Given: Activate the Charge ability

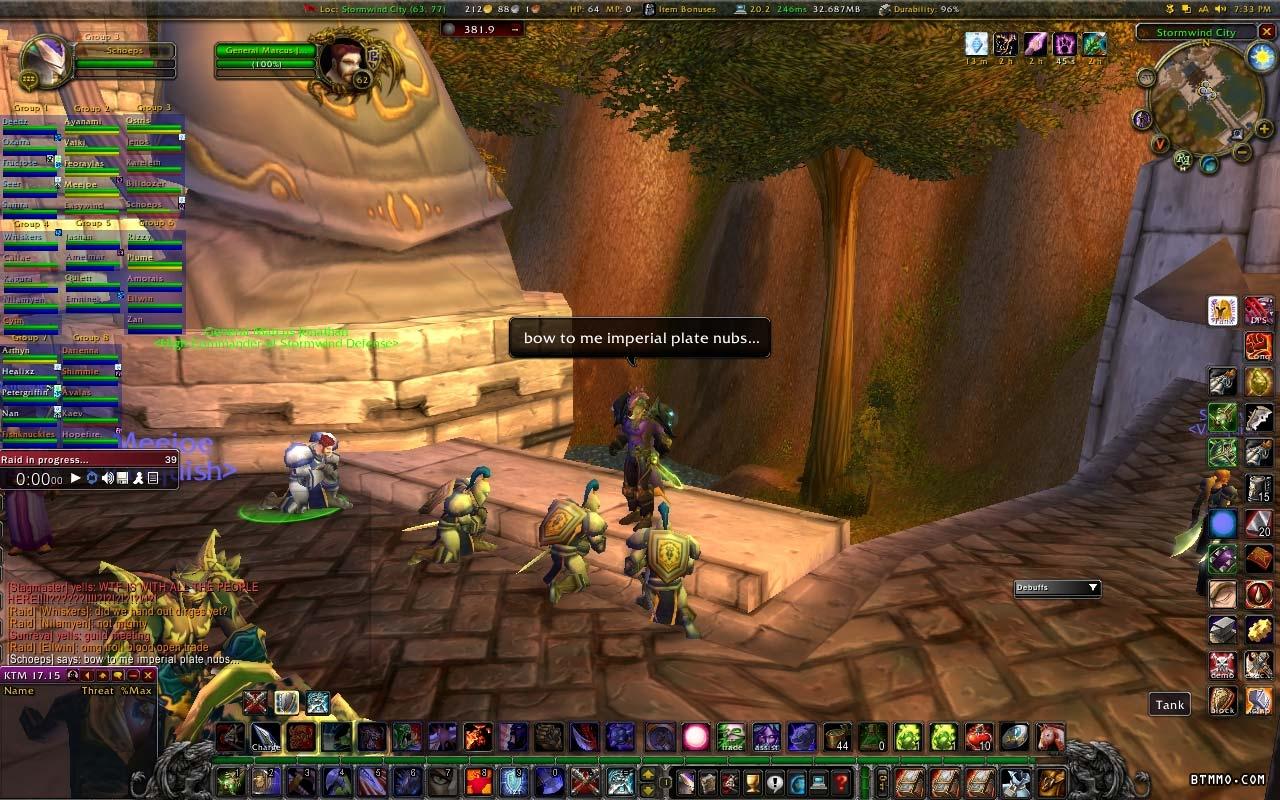Looking at the screenshot, I should tap(265, 738).
